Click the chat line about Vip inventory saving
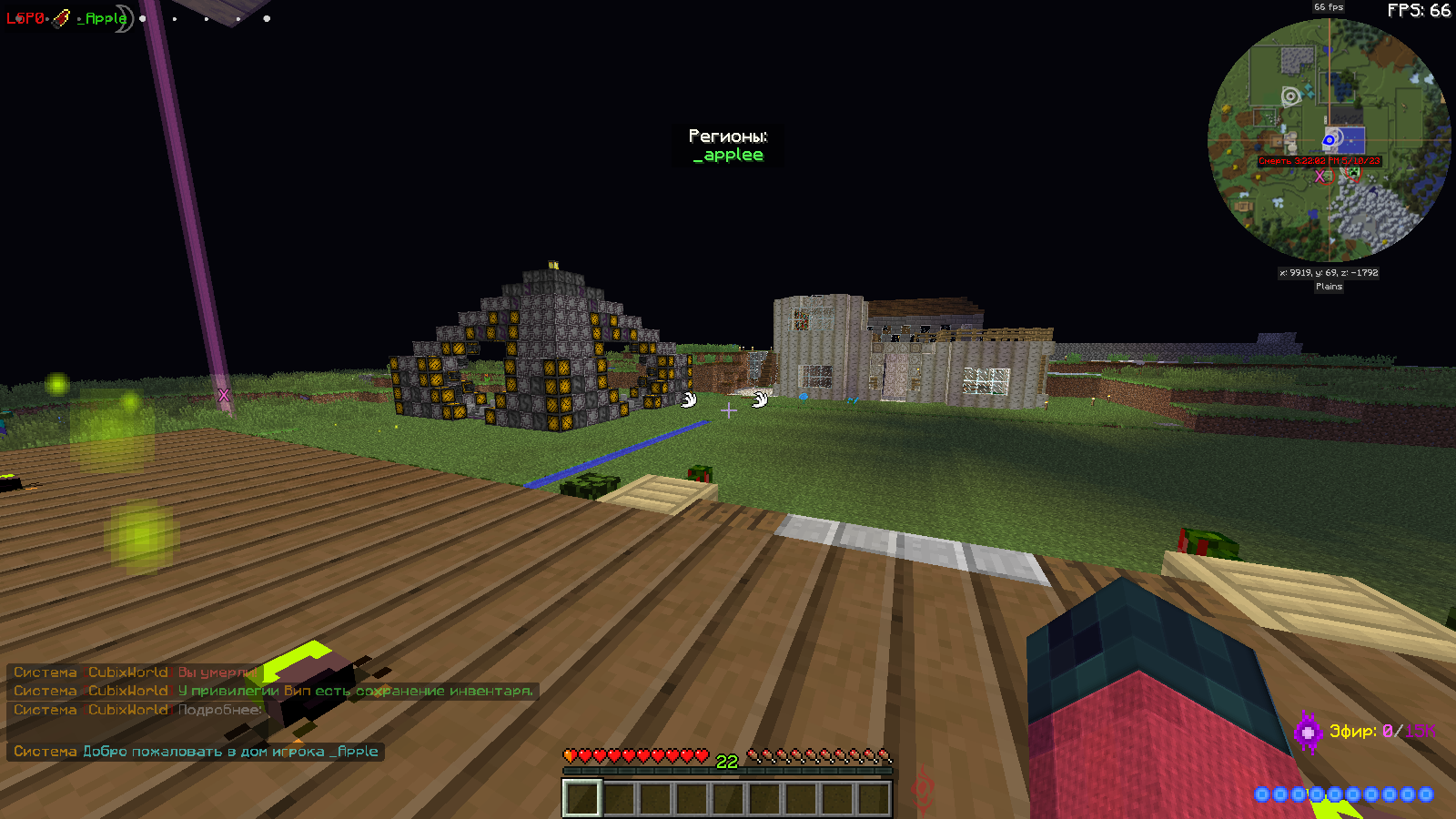The image size is (1456, 819). (x=273, y=691)
